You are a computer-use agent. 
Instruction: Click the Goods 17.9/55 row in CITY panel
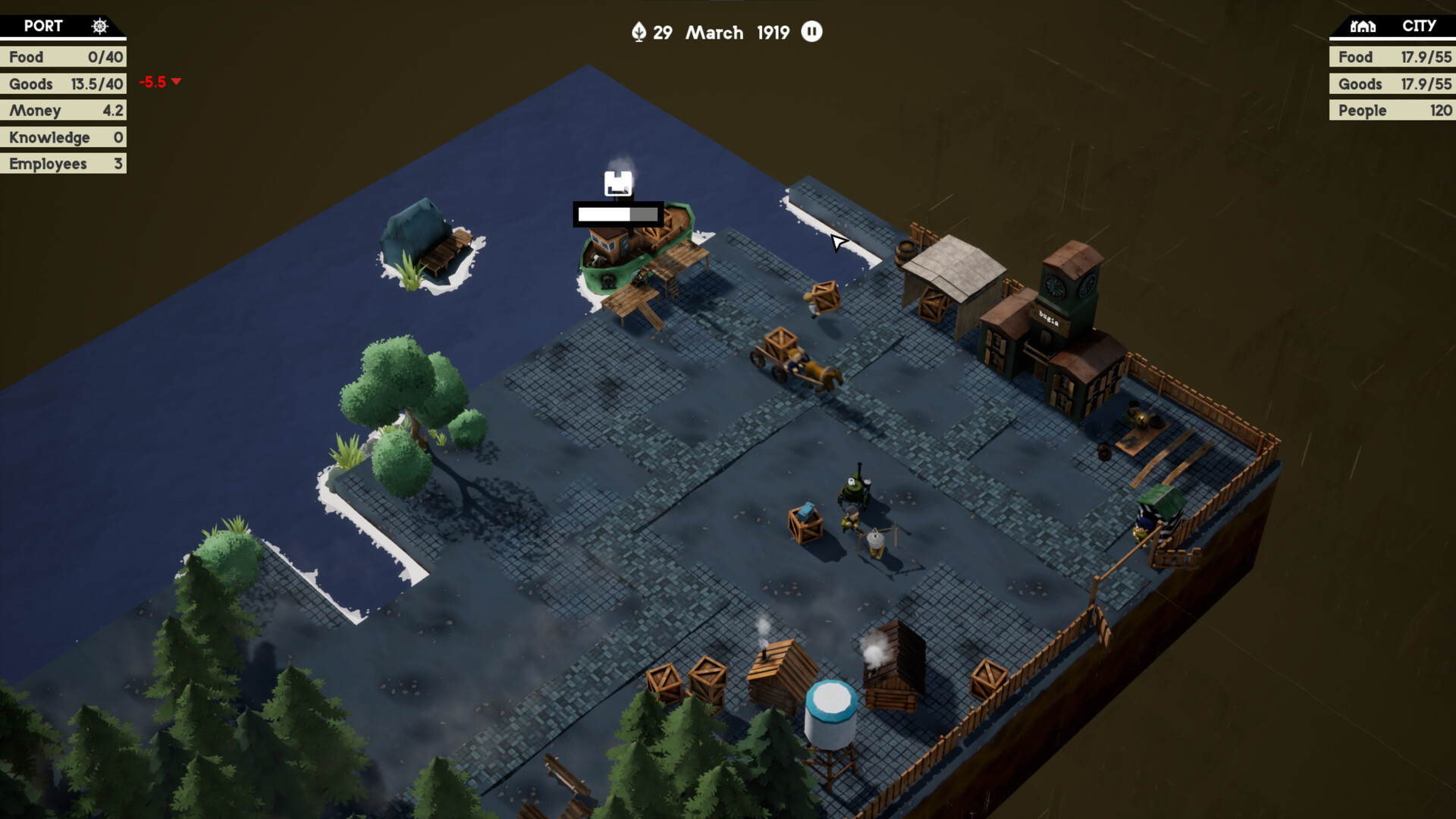pyautogui.click(x=1392, y=83)
